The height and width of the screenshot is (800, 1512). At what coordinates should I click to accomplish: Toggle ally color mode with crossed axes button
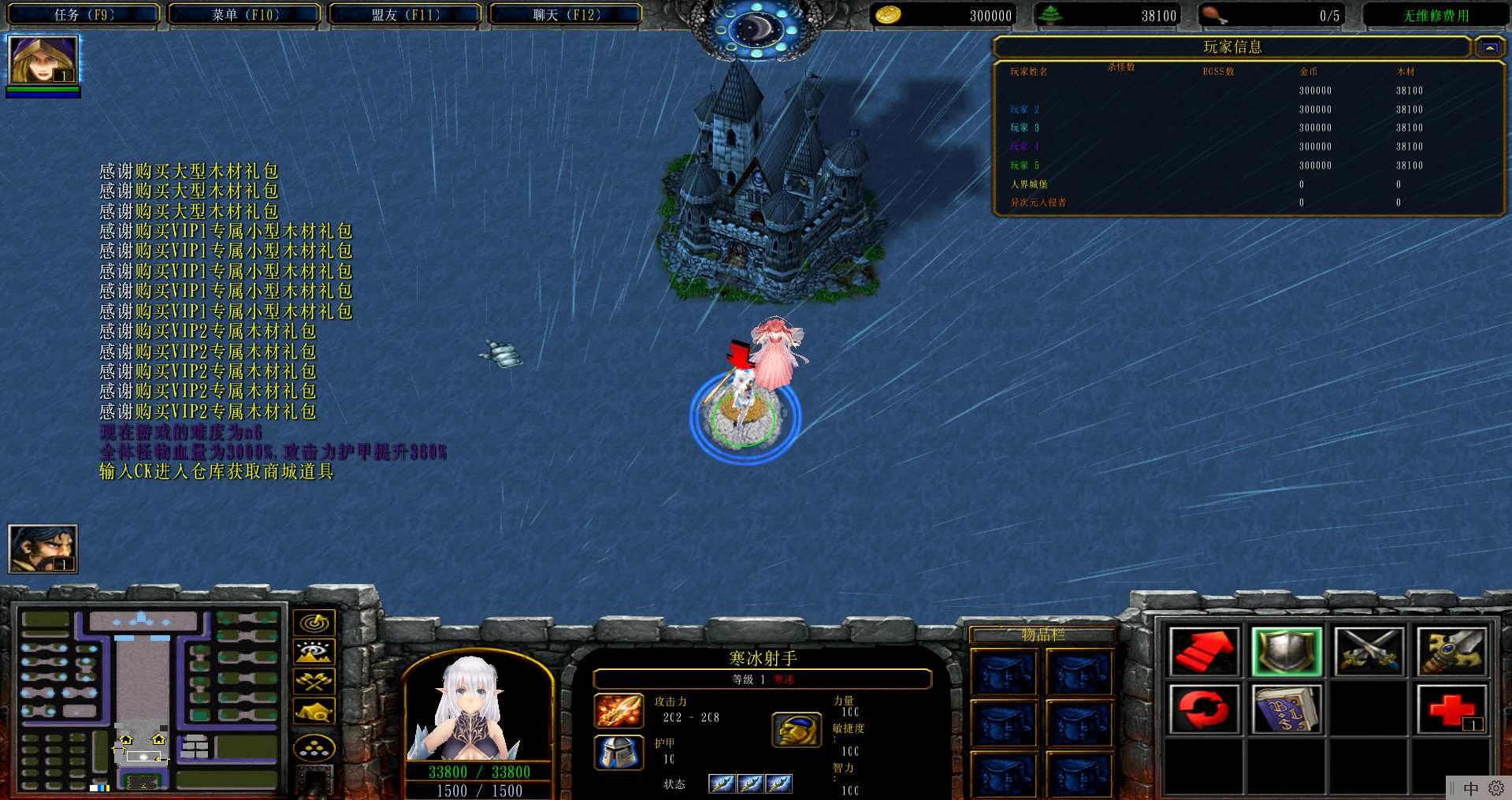[314, 681]
